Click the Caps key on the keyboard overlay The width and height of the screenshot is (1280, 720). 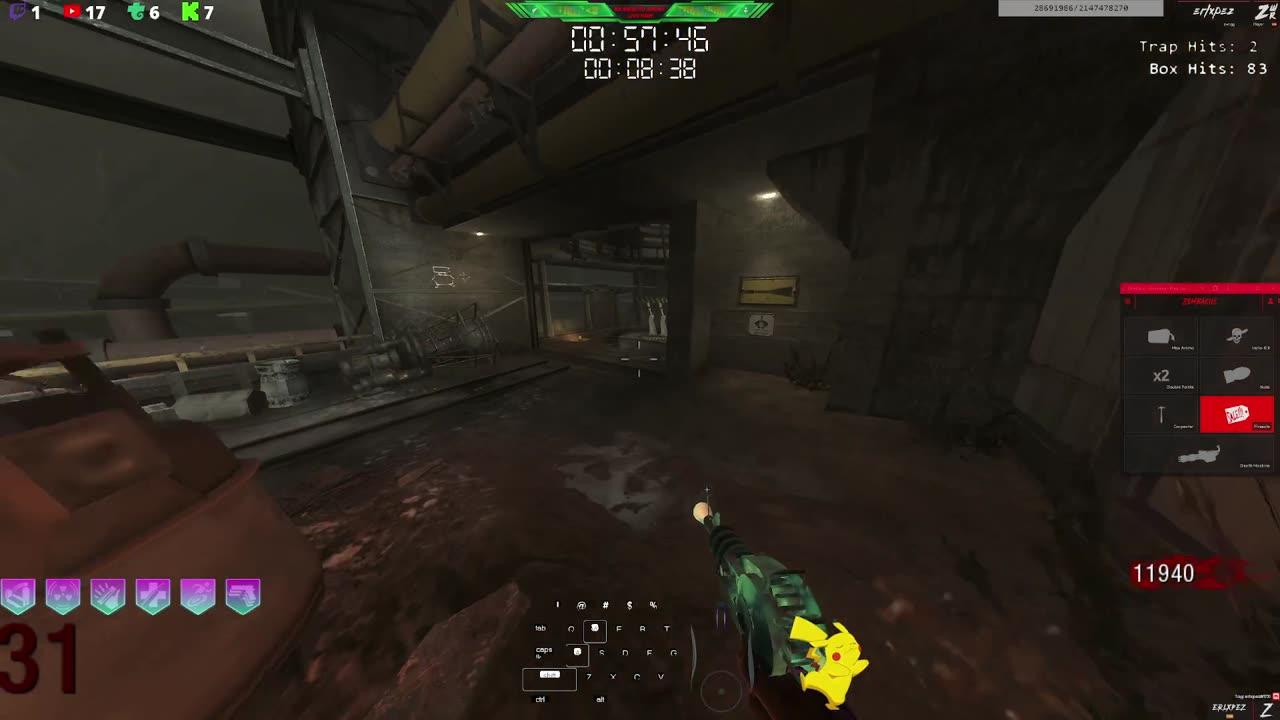click(x=545, y=650)
